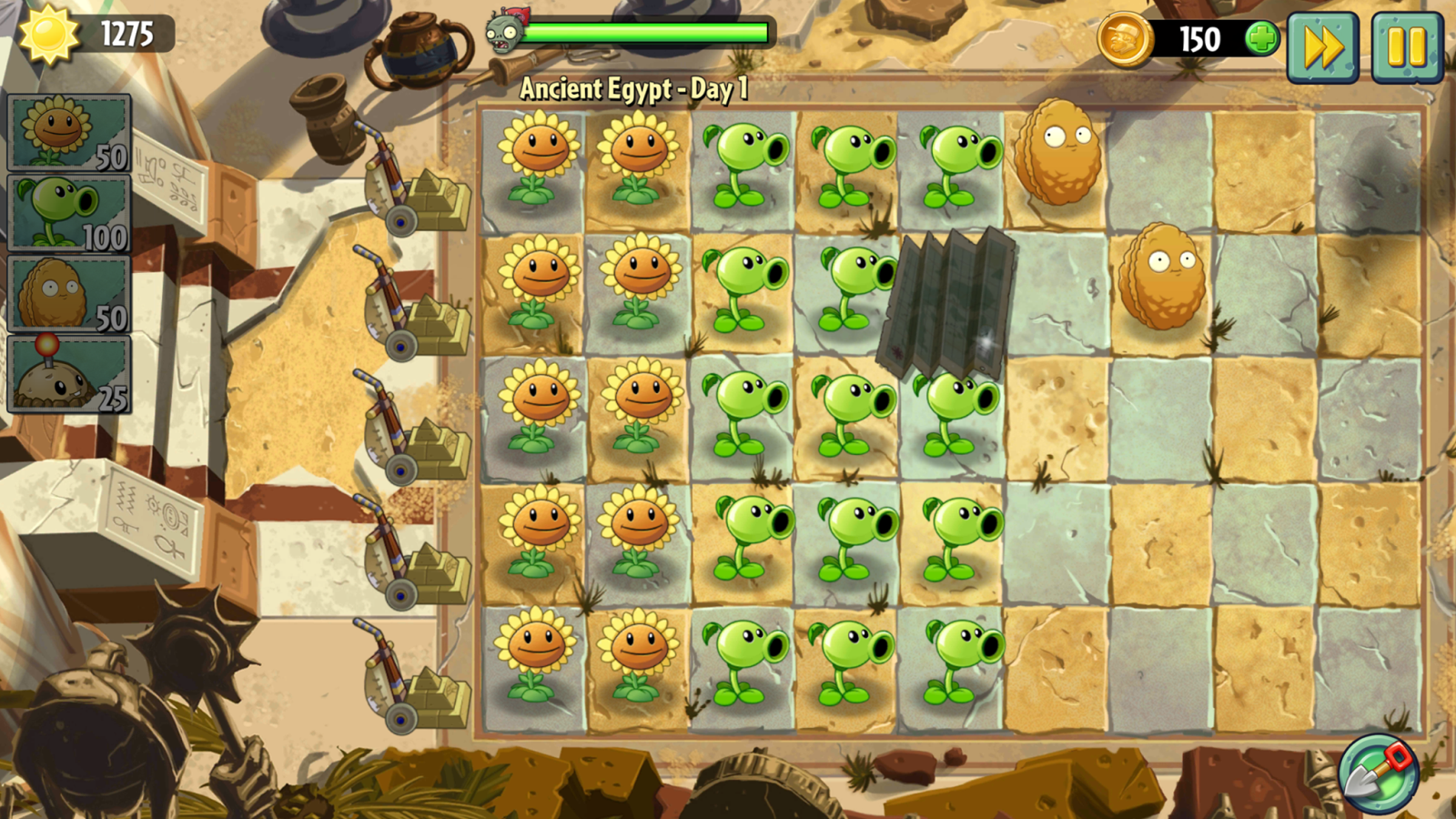This screenshot has height=819, width=1456.
Task: Select the Sunflower seed packet
Action: (69, 133)
